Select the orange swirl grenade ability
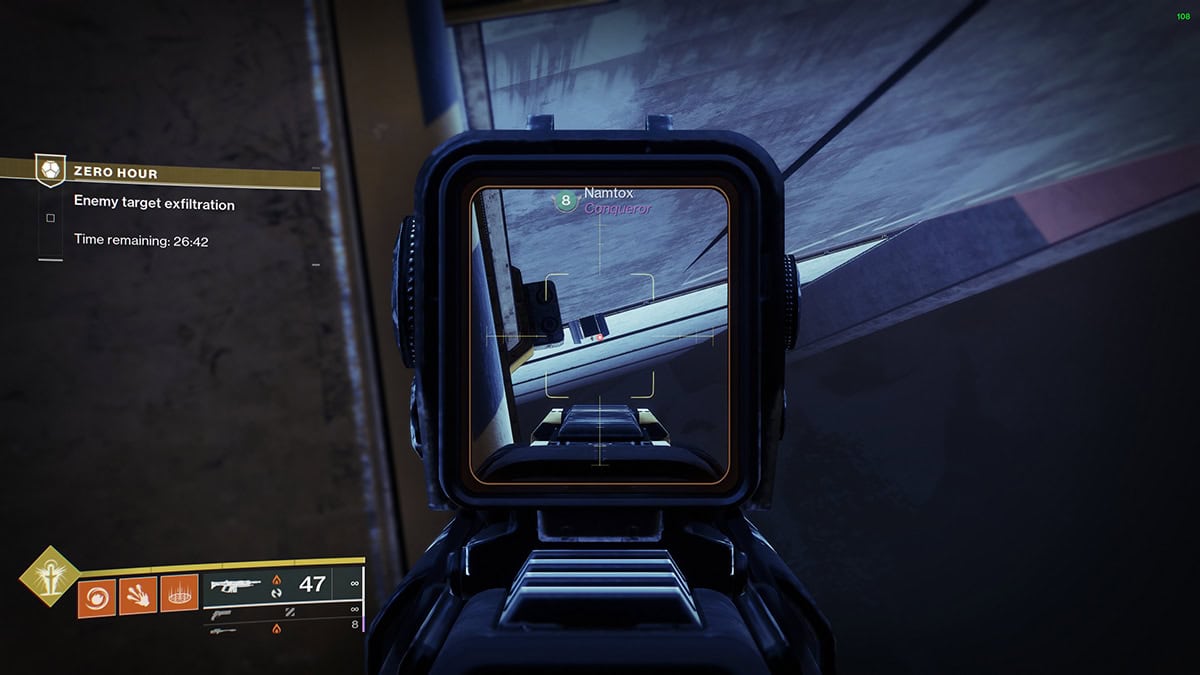This screenshot has height=675, width=1200. 96,598
